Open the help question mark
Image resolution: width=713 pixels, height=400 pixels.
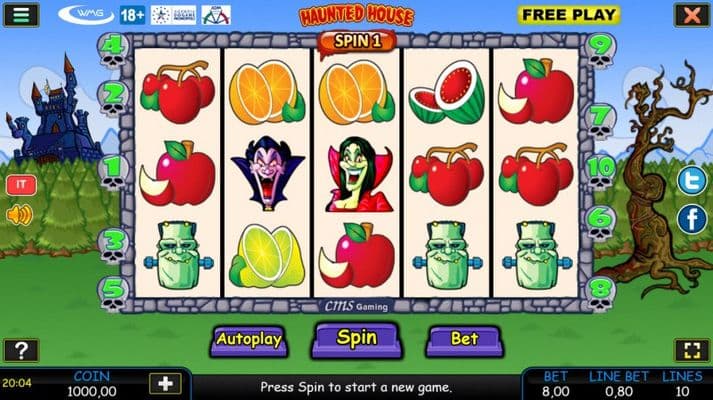point(20,350)
